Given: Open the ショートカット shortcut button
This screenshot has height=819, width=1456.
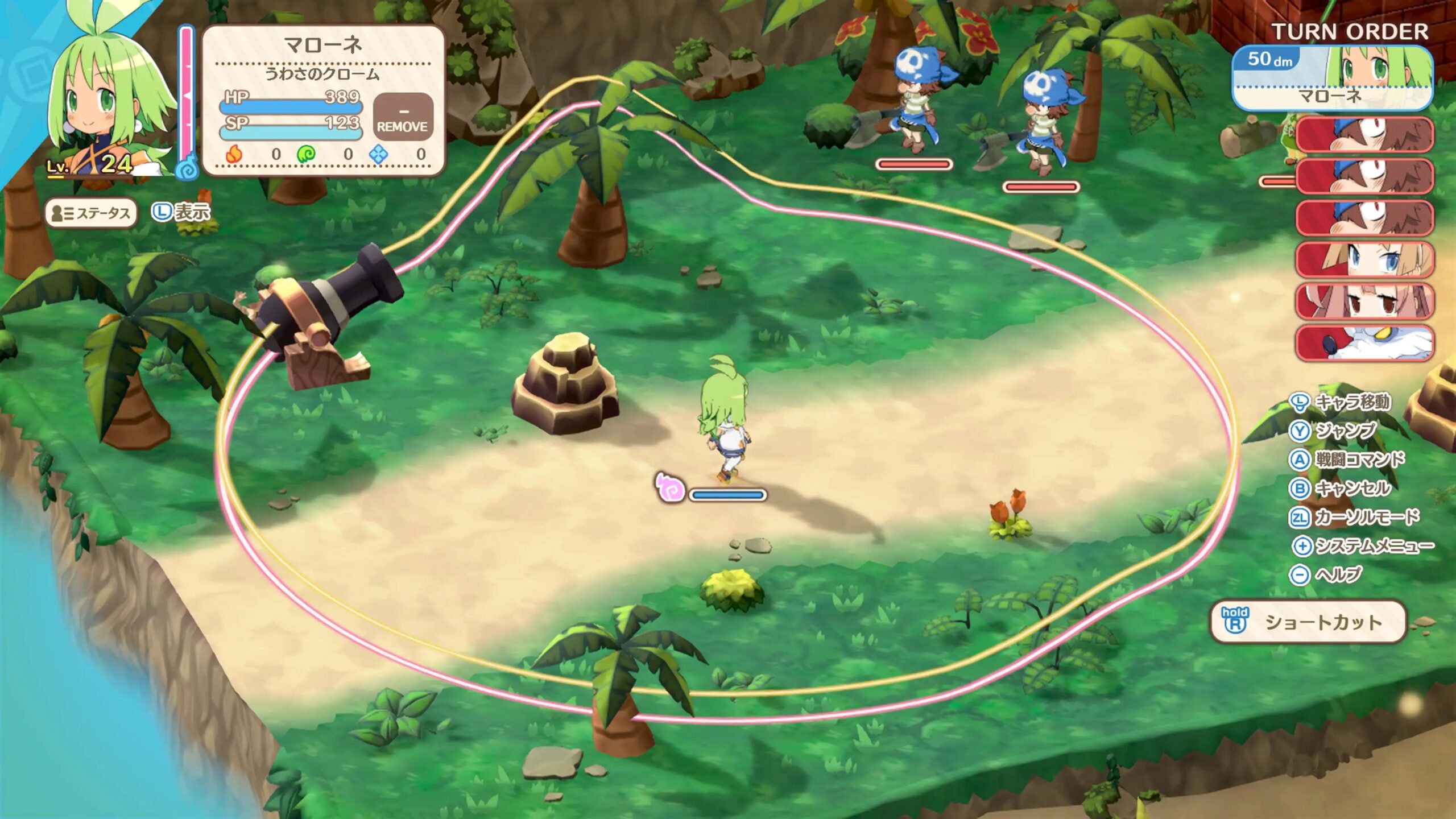Looking at the screenshot, I should [x=1308, y=622].
